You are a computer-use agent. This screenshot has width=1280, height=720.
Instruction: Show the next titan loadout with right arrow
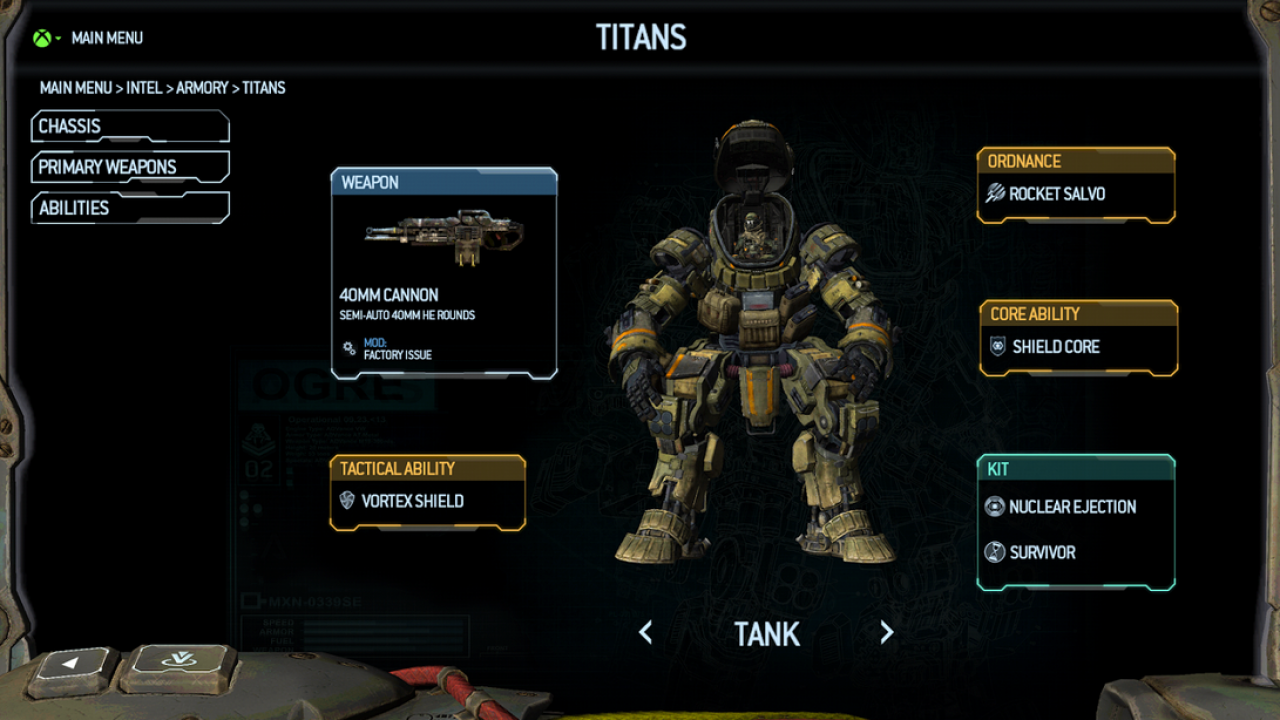point(886,632)
